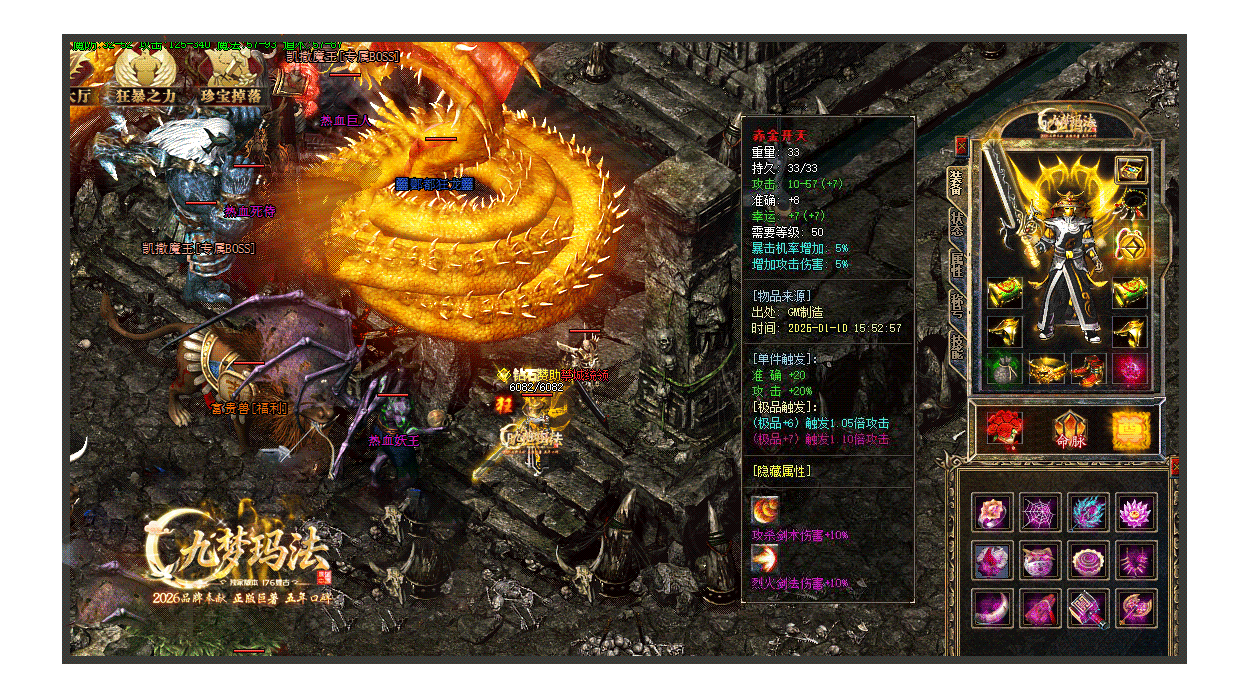This screenshot has height=700, width=1250.
Task: Choose the spider web item slot
Action: [1040, 512]
